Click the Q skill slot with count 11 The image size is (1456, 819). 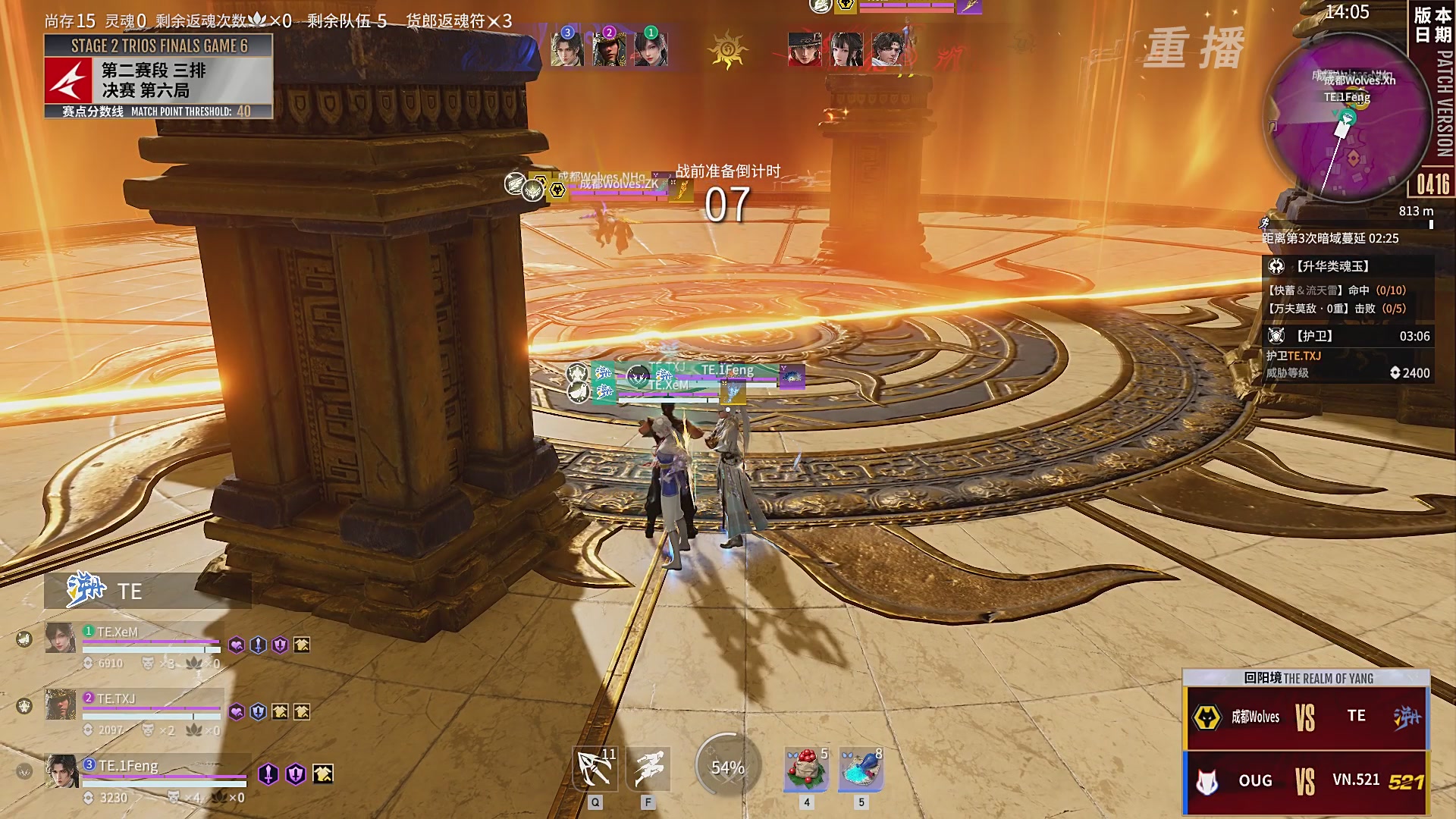(x=595, y=770)
